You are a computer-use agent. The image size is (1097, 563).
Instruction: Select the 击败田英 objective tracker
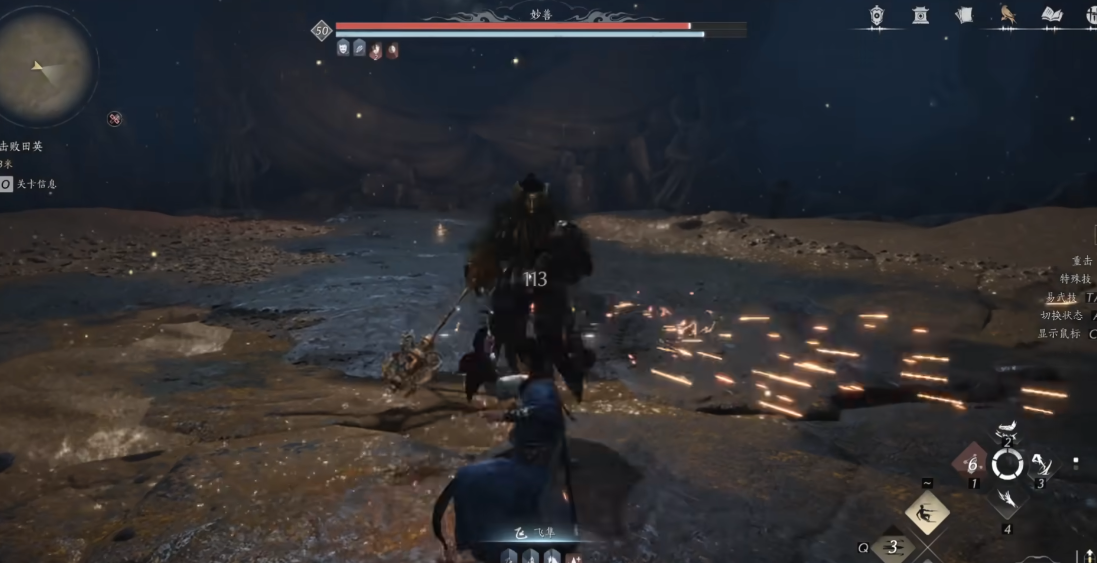tap(22, 146)
